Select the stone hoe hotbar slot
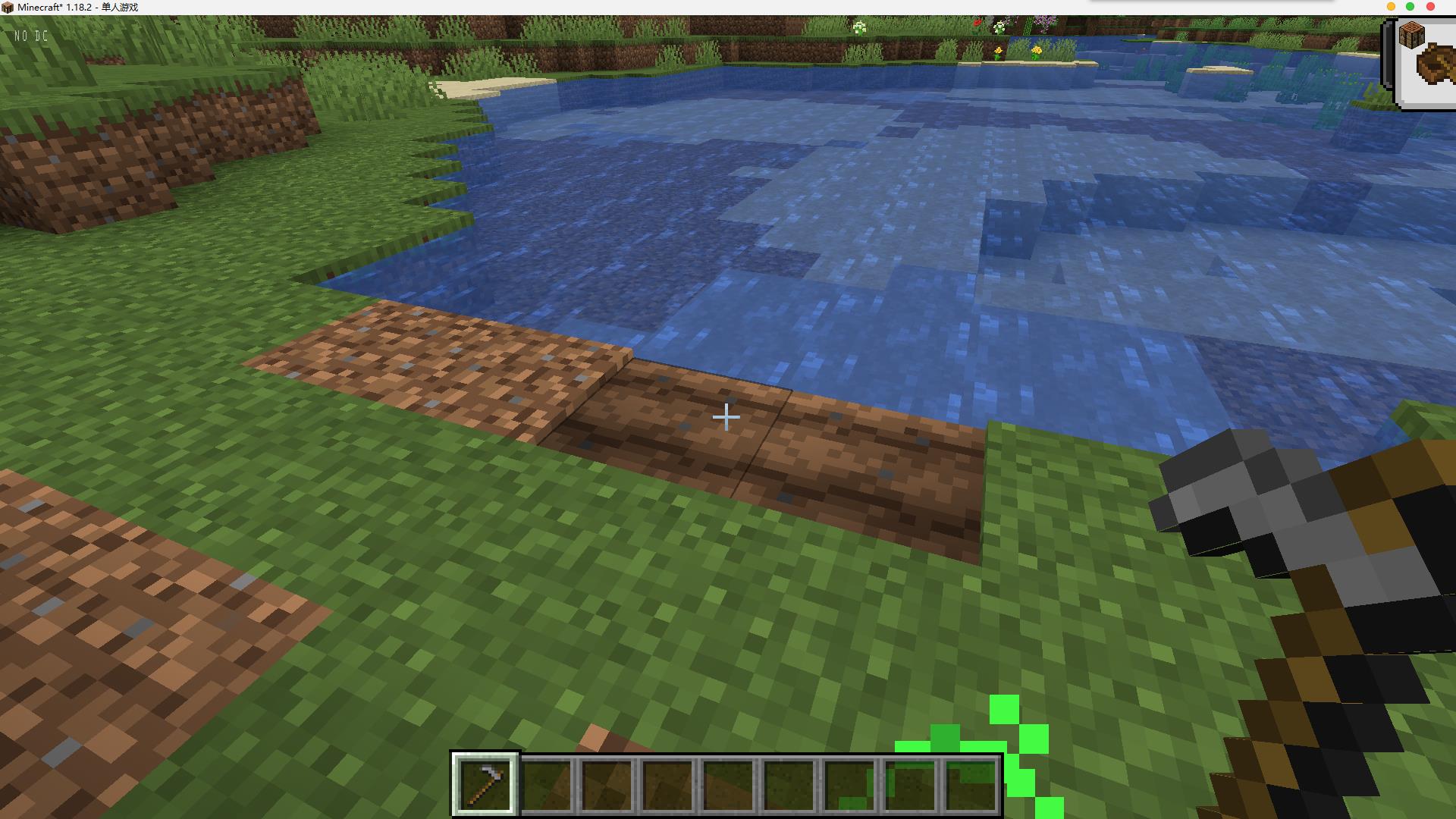Image resolution: width=1456 pixels, height=819 pixels. click(485, 784)
